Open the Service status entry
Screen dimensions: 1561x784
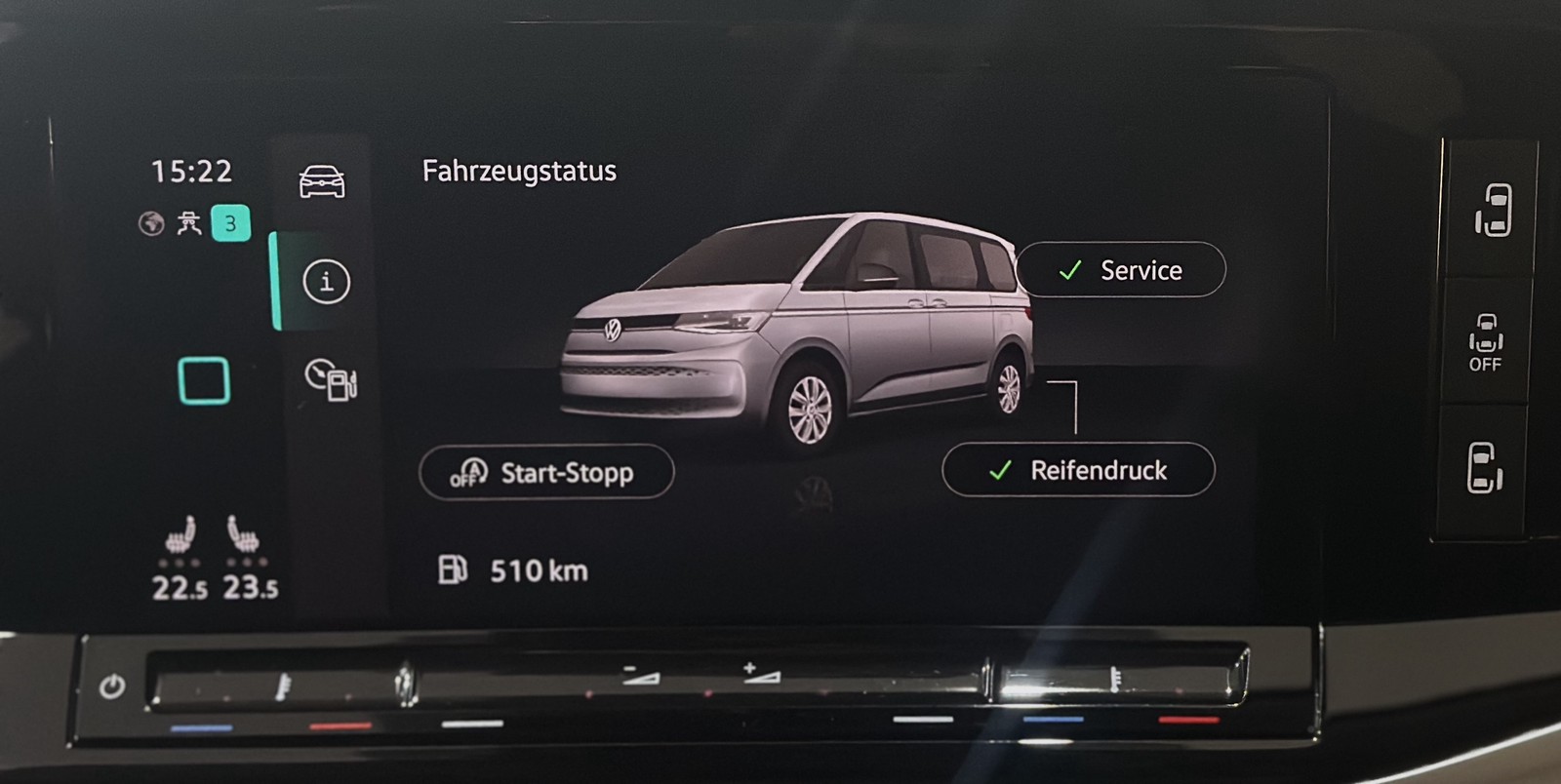point(1121,270)
